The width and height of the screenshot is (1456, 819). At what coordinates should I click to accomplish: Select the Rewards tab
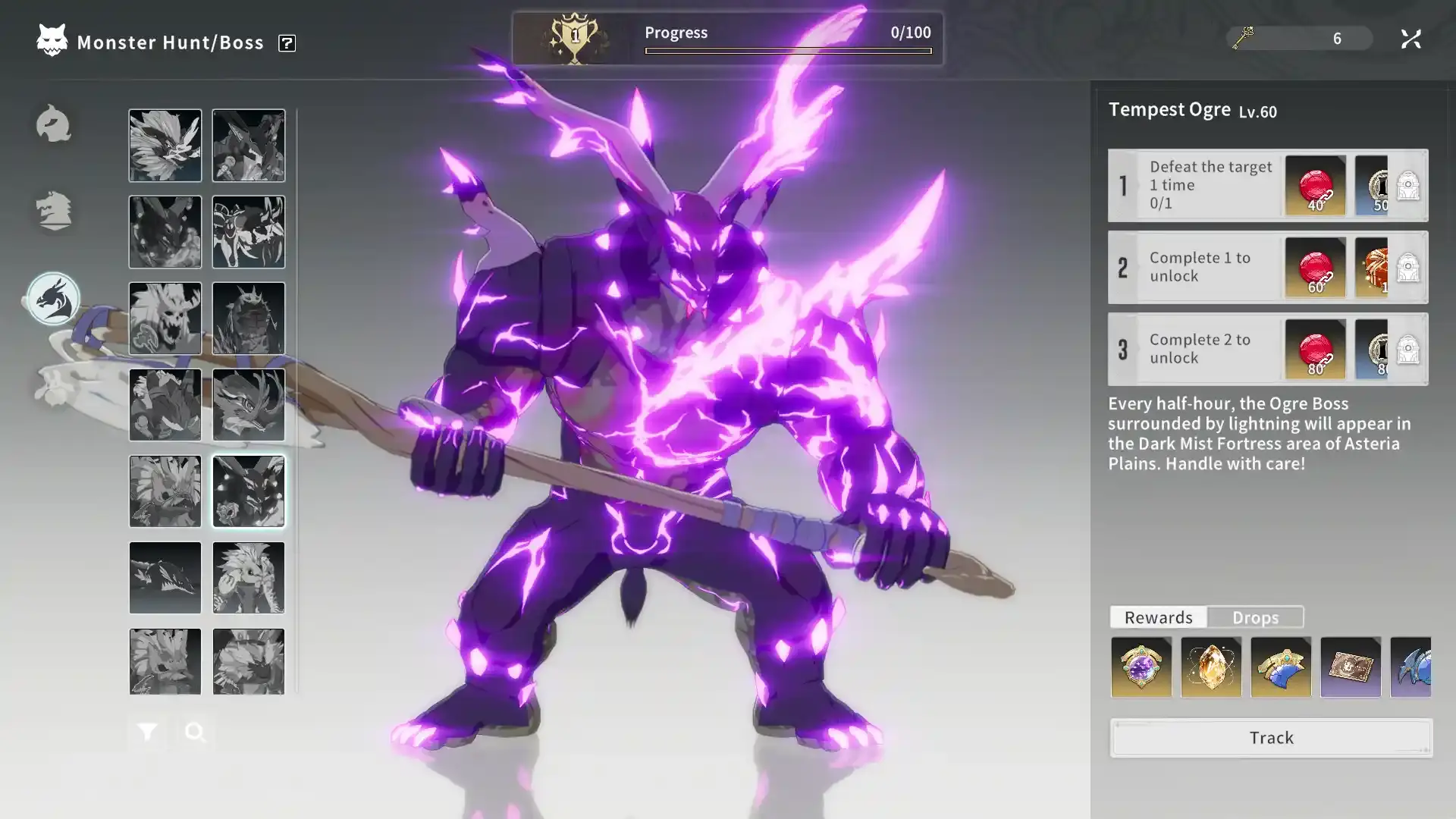1158,617
